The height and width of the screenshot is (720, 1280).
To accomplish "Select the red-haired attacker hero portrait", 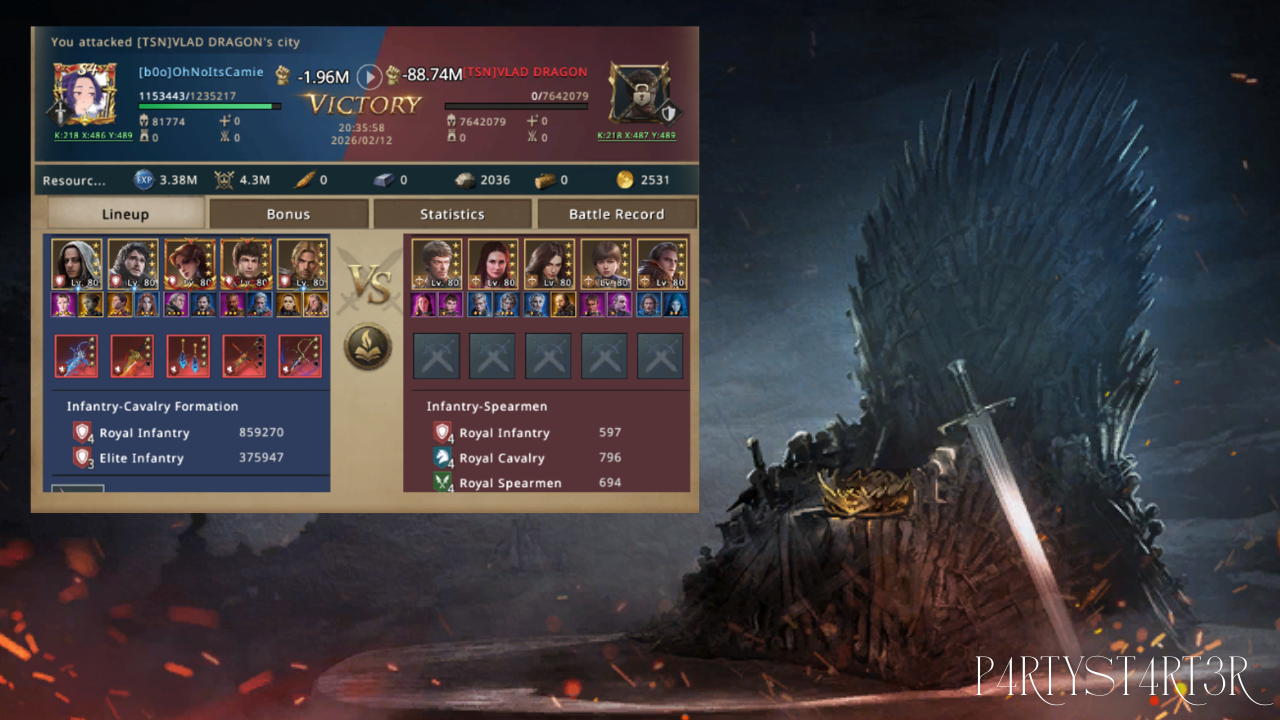I will coord(189,264).
